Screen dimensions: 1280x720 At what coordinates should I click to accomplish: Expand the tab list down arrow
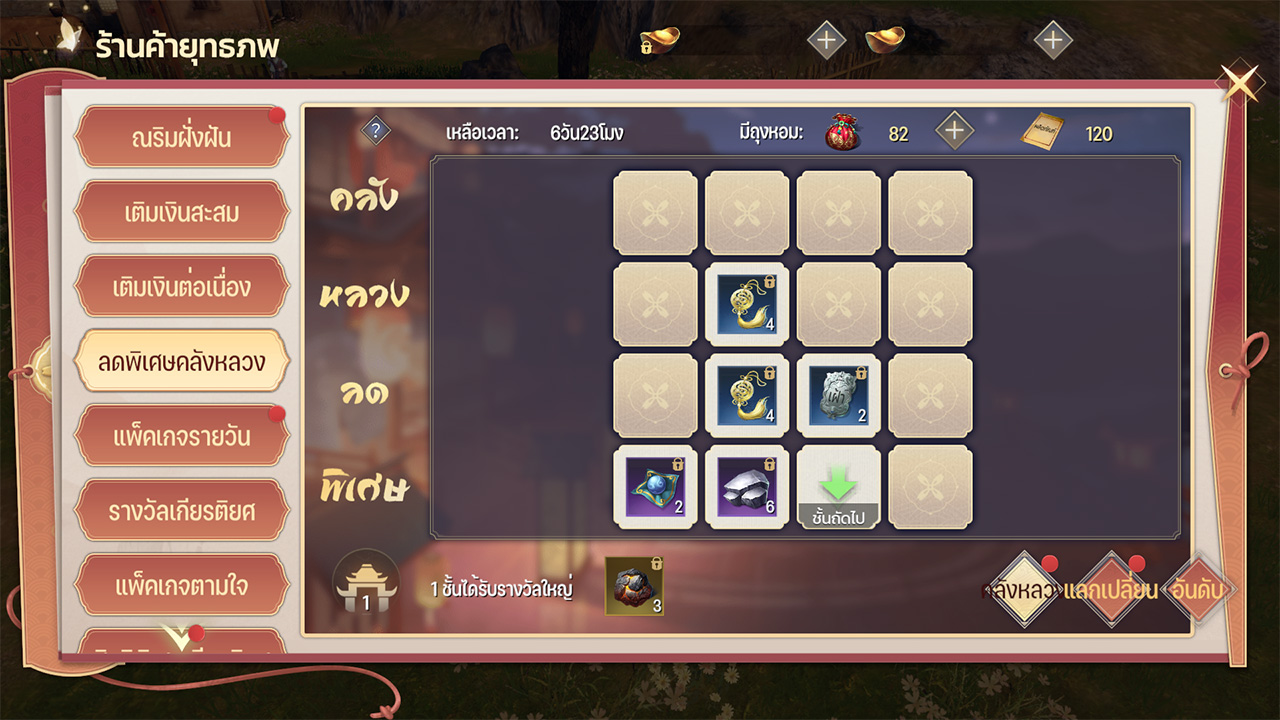tap(179, 637)
